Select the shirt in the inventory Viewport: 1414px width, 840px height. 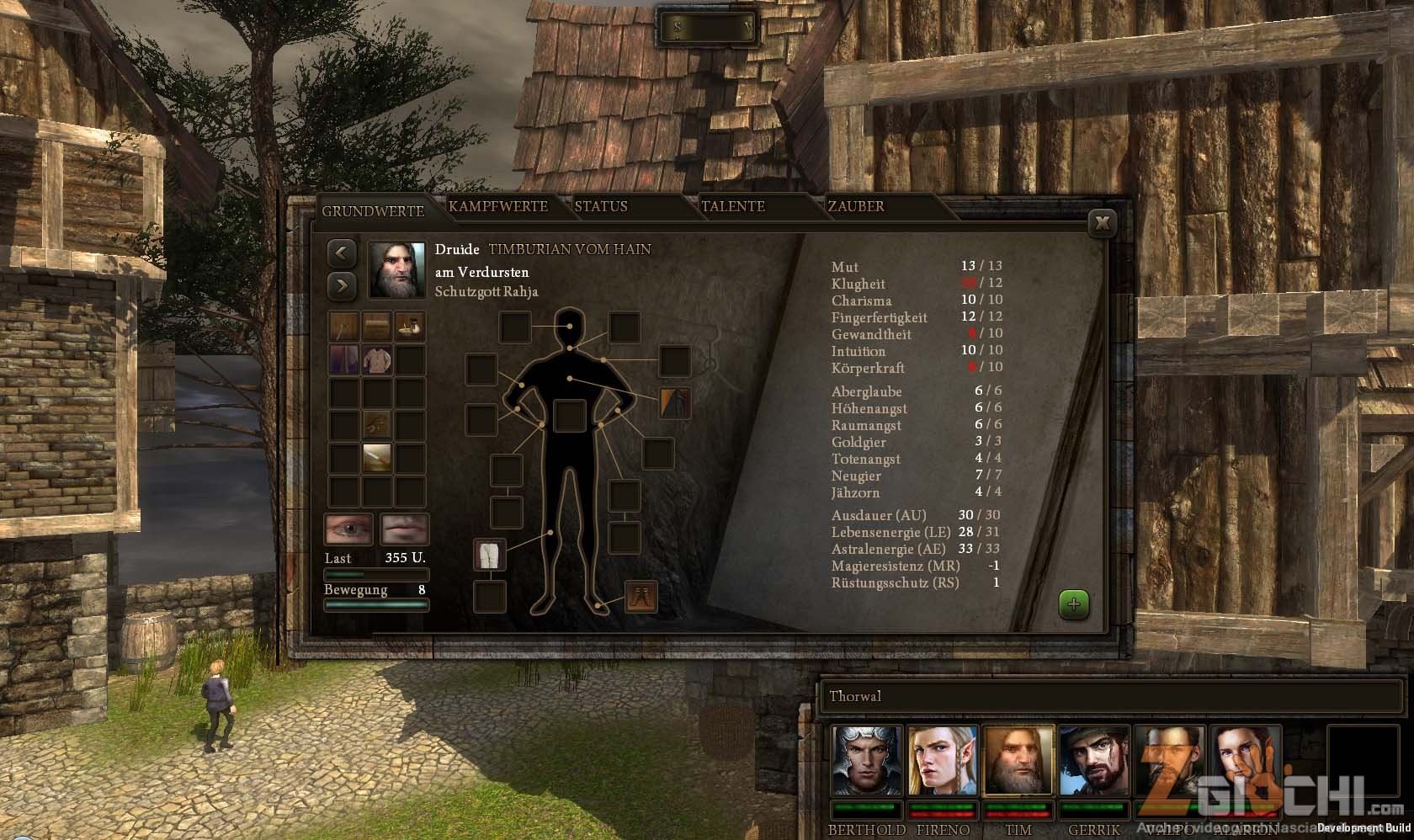pos(377,359)
